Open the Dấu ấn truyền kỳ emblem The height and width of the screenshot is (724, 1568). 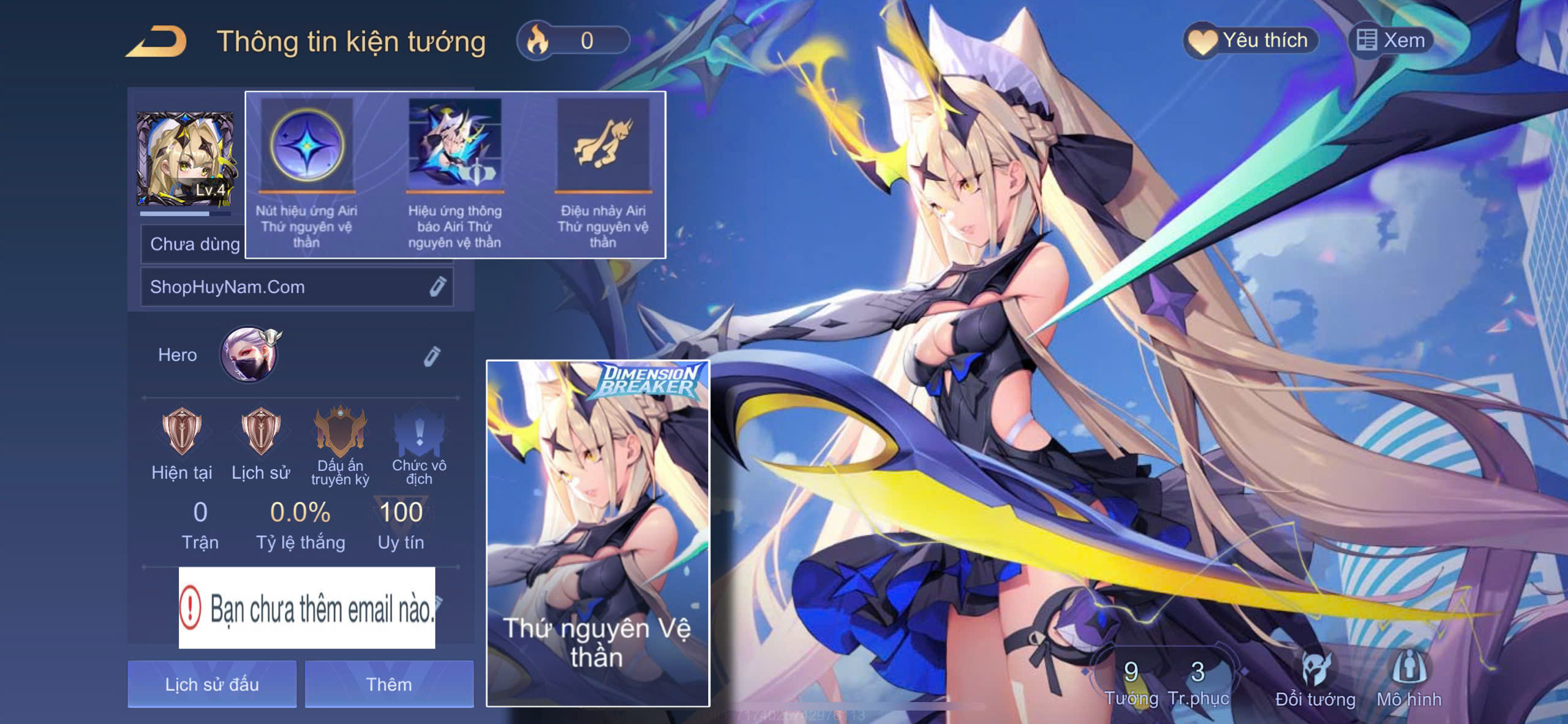(340, 432)
